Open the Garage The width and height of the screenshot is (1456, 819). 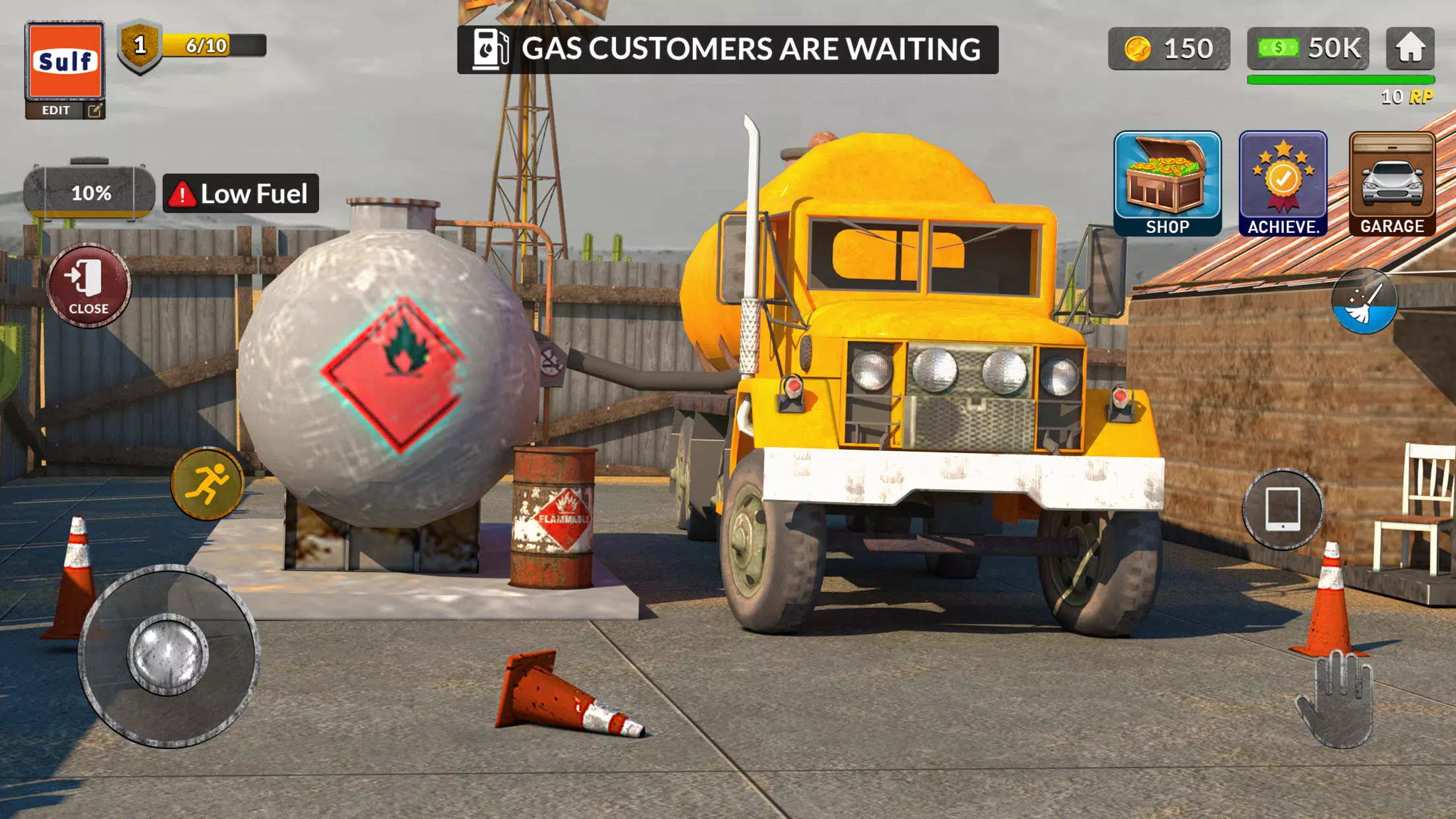pos(1393,183)
